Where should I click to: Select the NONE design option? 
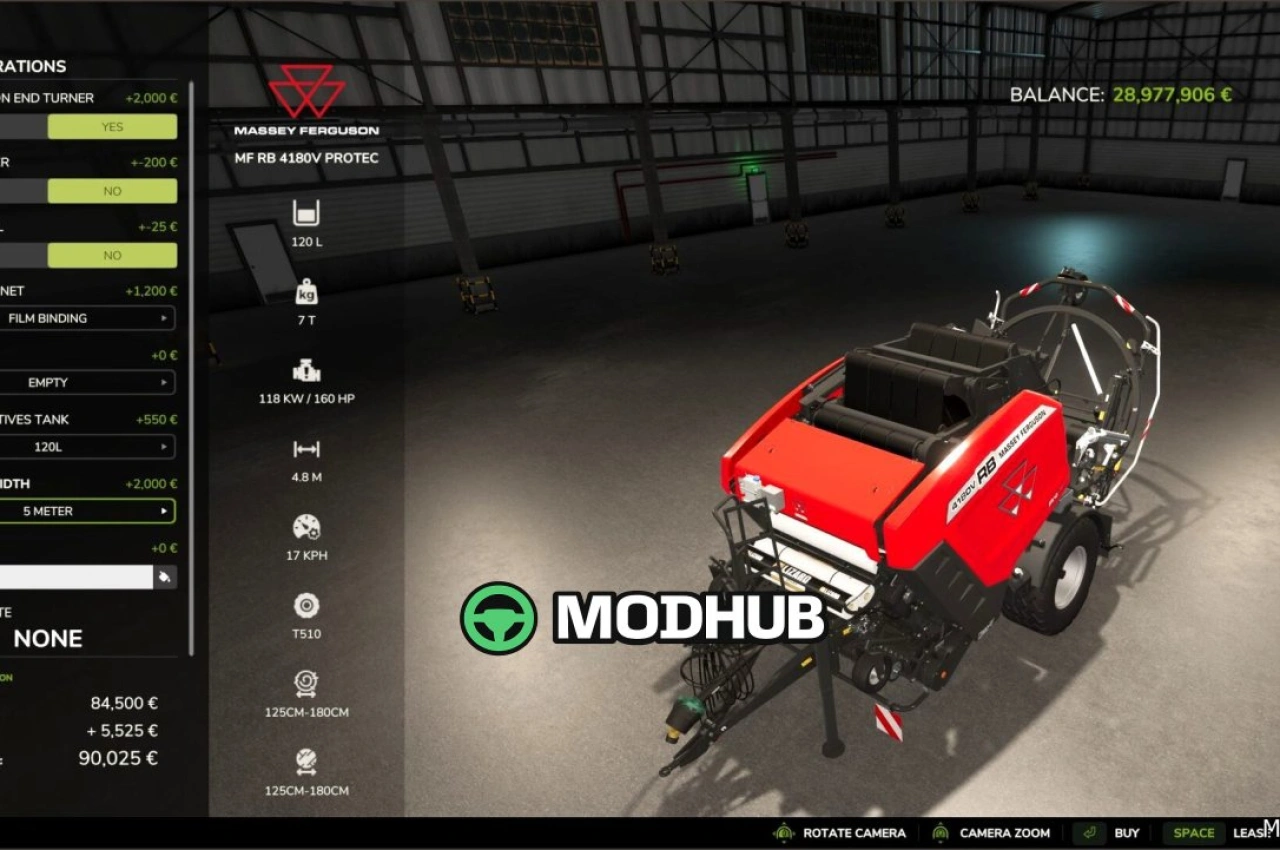[x=48, y=639]
